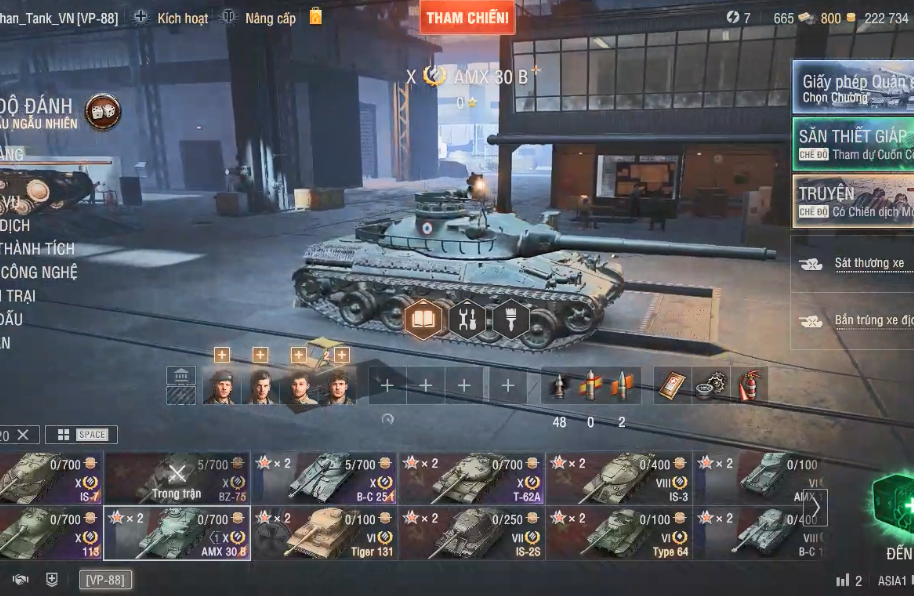914x596 pixels.
Task: Open the Giấy phép Quân sự banner
Action: click(x=853, y=88)
